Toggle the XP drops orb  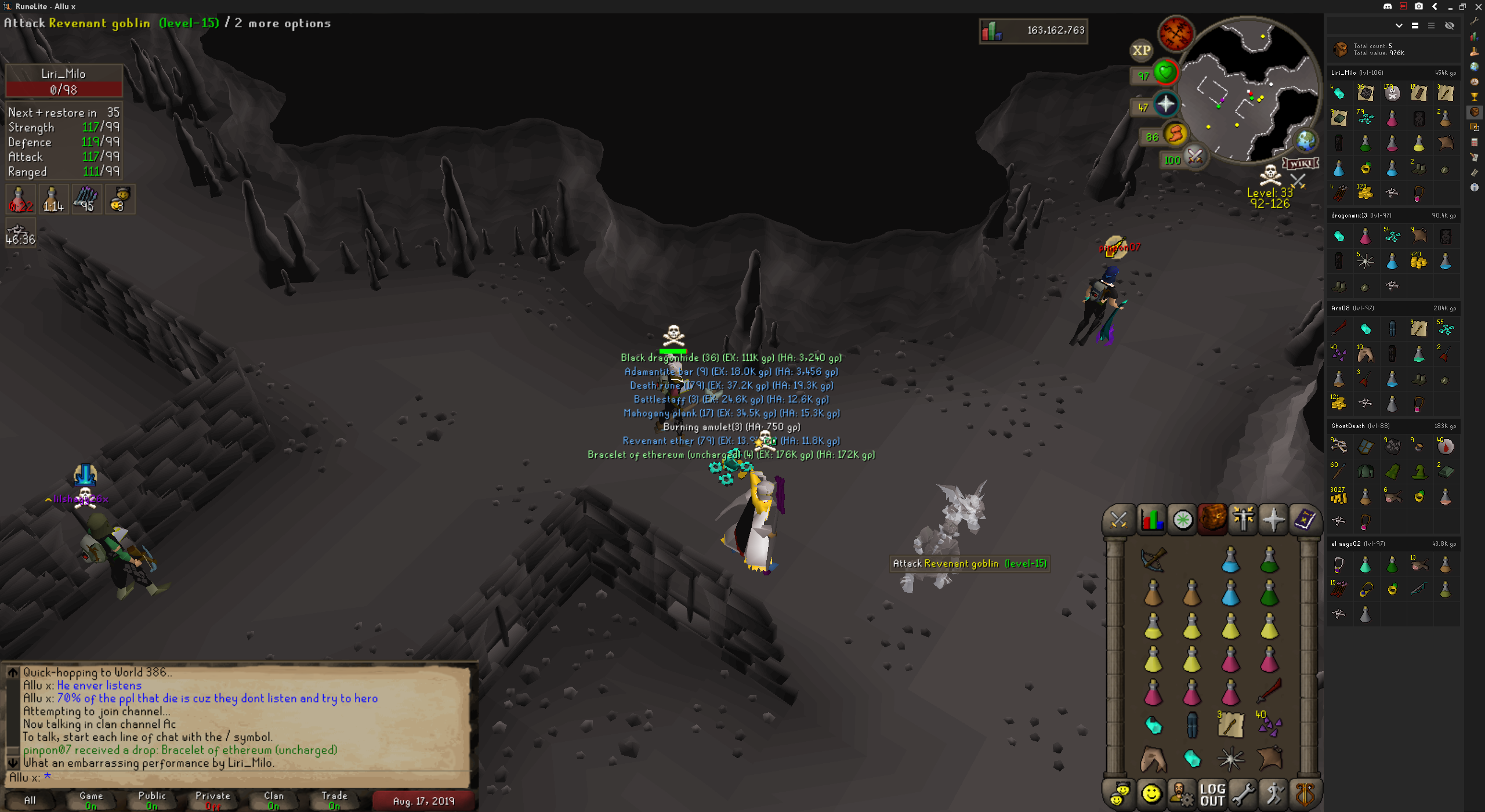pyautogui.click(x=1141, y=50)
